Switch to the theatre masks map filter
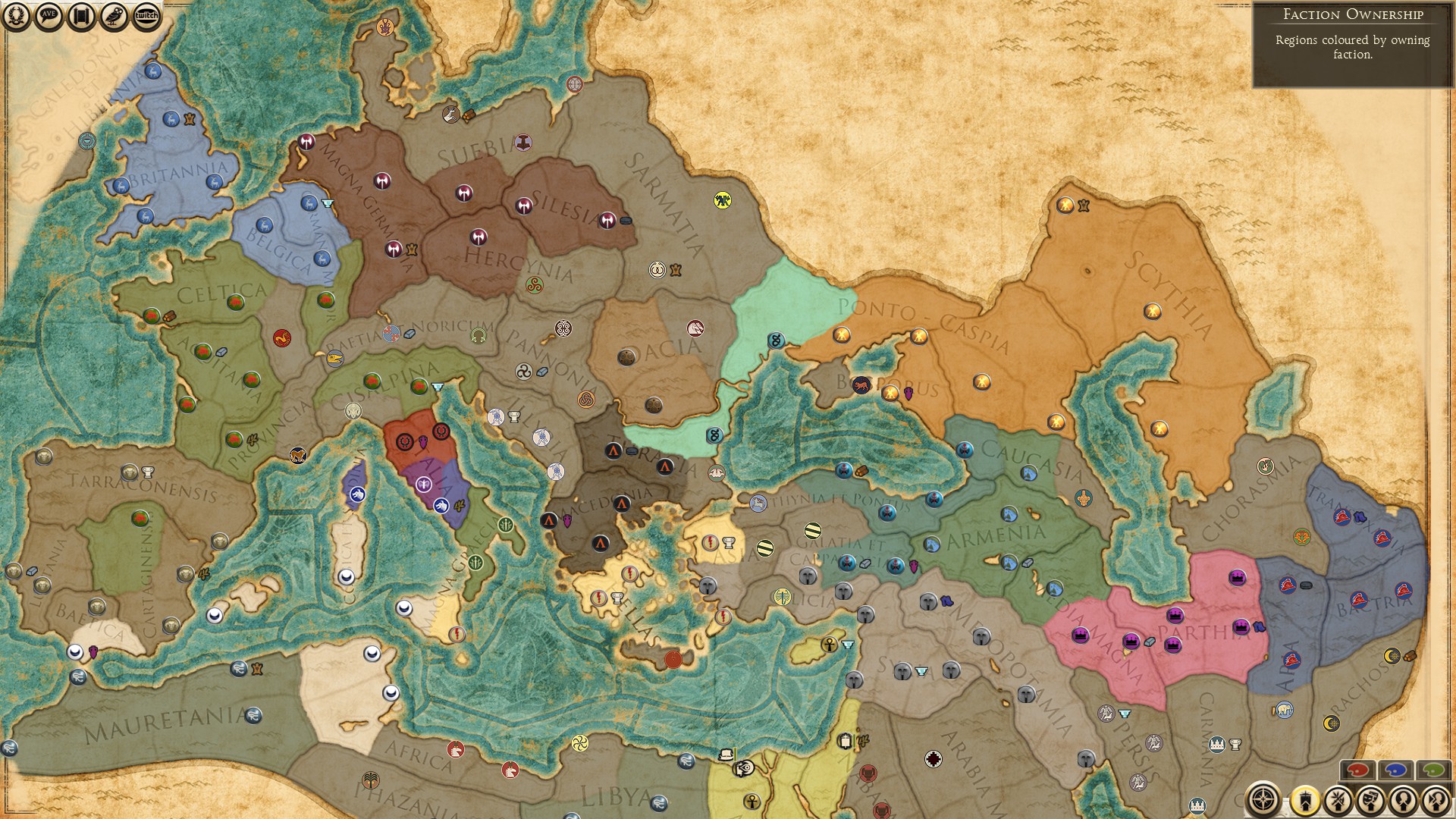This screenshot has height=819, width=1456. (x=1371, y=799)
